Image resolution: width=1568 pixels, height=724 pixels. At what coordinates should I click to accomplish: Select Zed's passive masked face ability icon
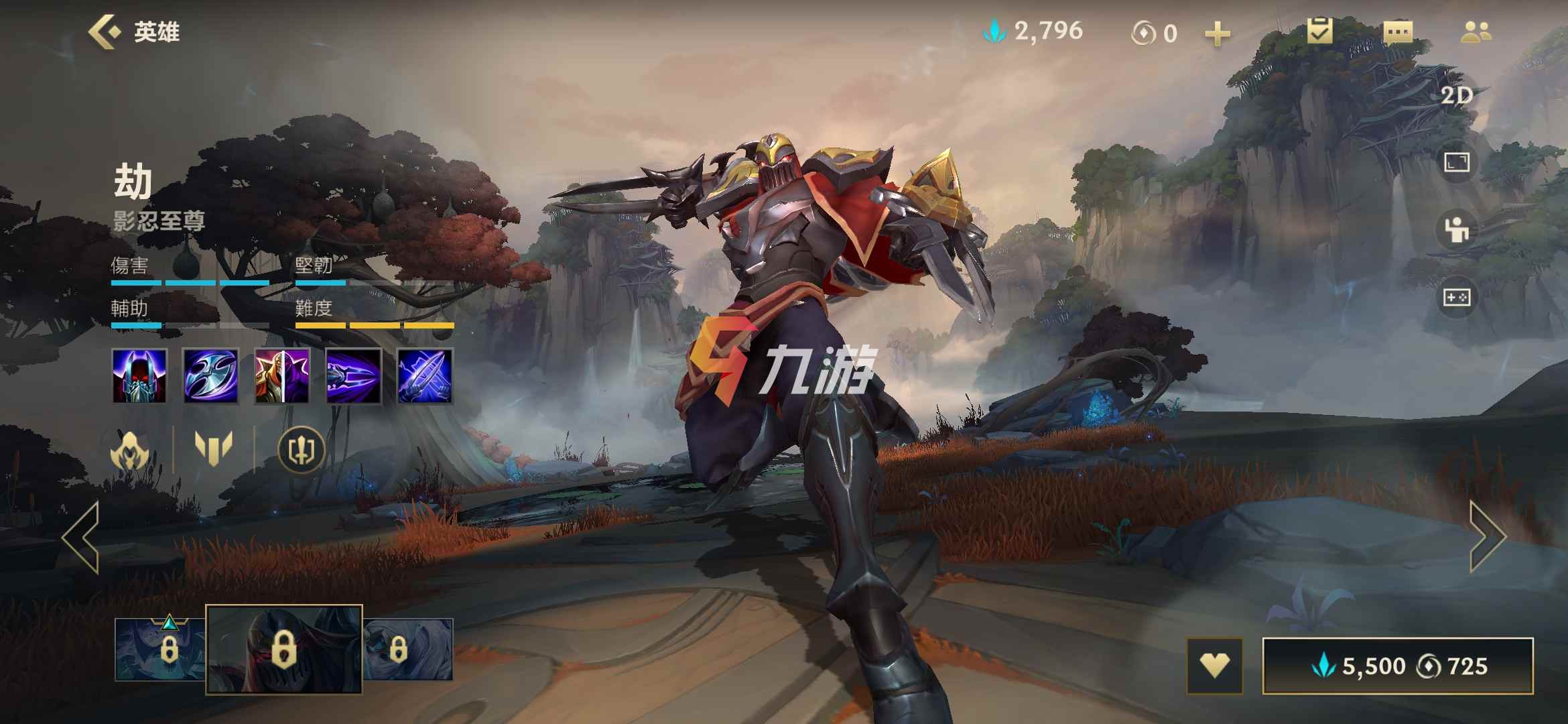139,375
